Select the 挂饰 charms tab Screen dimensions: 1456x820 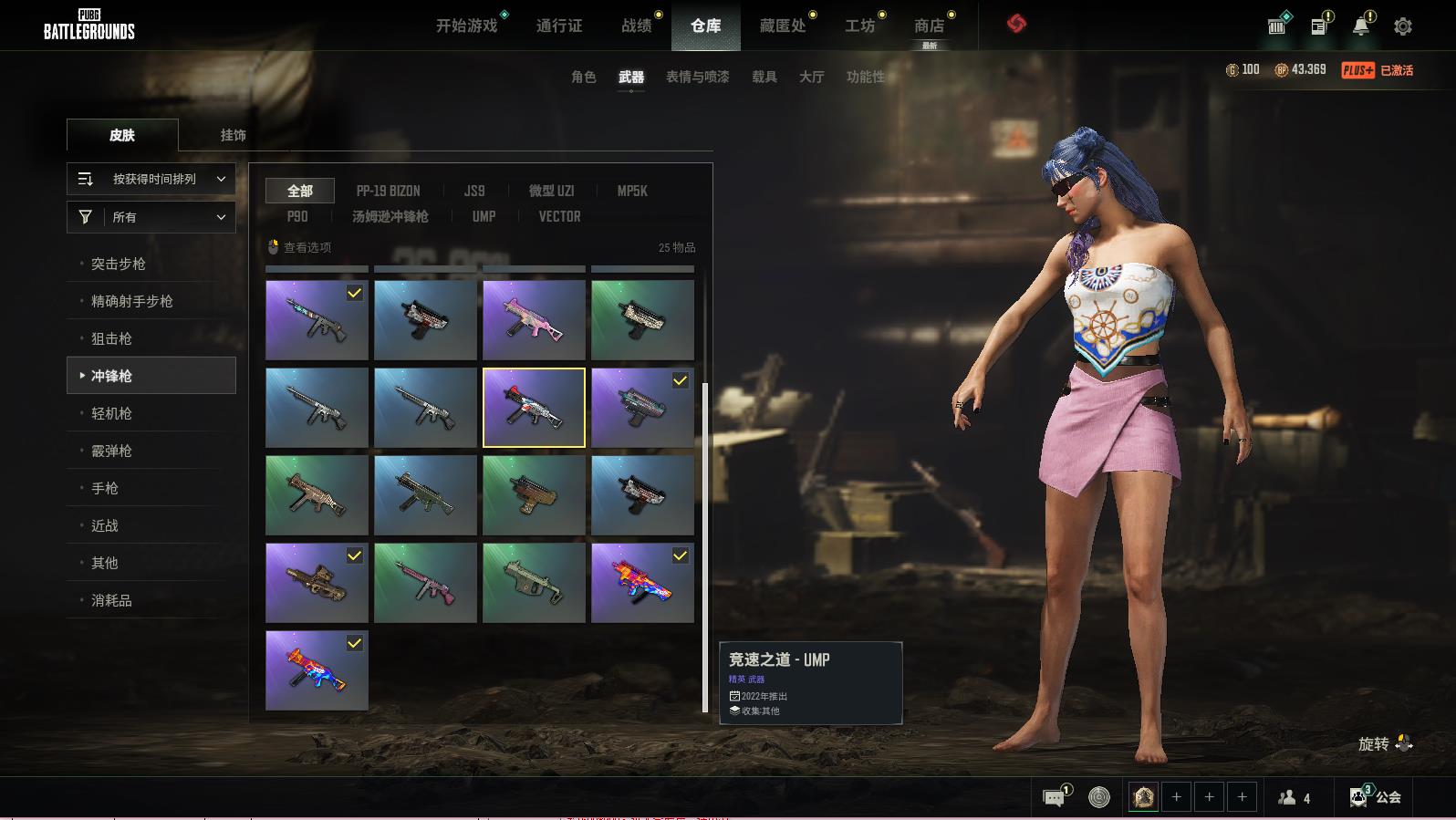click(233, 135)
